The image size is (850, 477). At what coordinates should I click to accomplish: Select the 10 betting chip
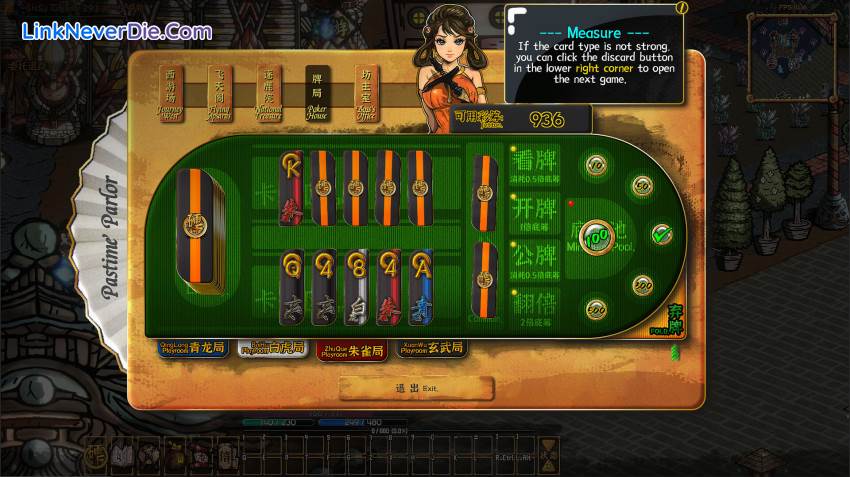coord(597,165)
